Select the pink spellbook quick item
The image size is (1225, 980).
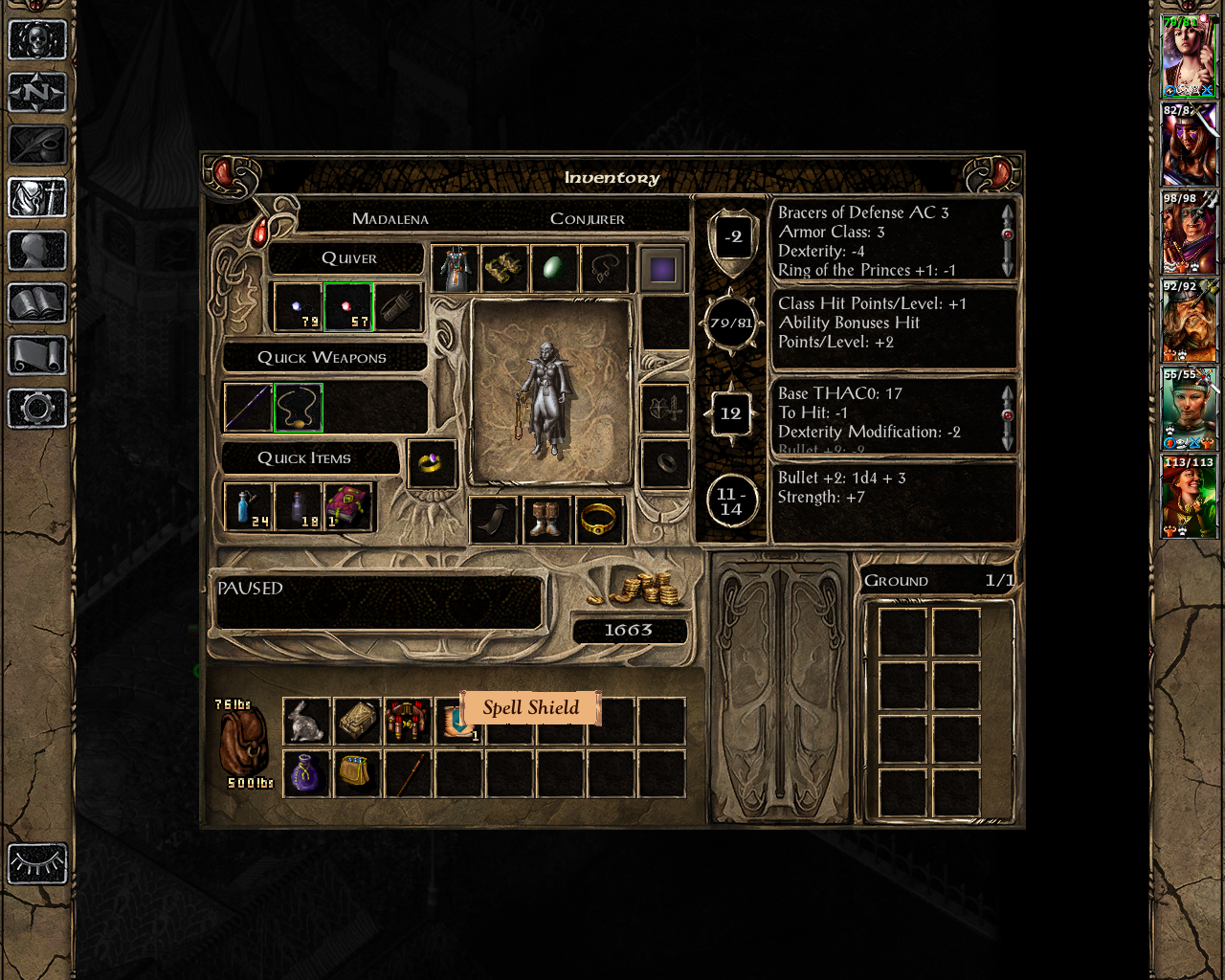point(347,506)
